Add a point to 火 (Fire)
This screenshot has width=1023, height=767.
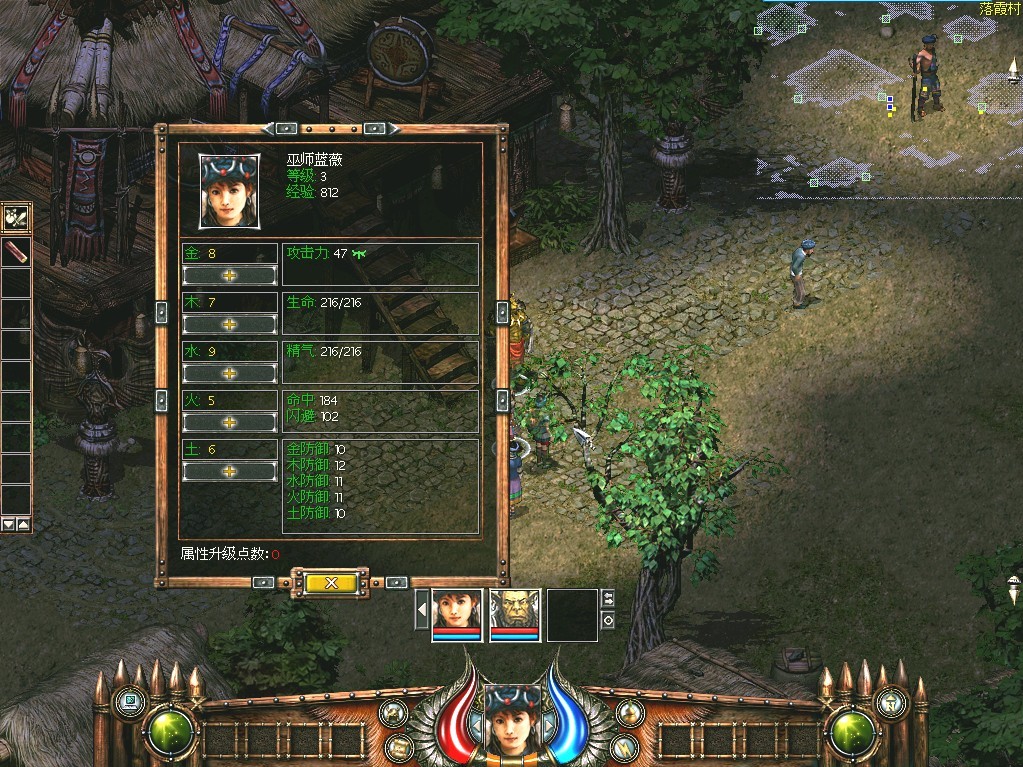click(x=229, y=422)
